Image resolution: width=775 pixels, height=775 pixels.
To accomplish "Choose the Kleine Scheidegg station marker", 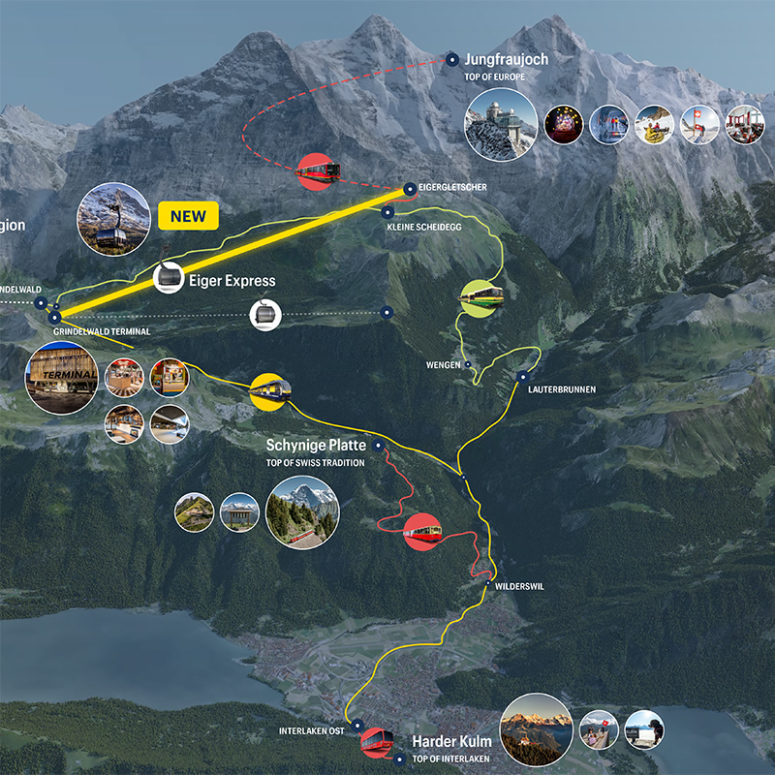I will coord(387,212).
